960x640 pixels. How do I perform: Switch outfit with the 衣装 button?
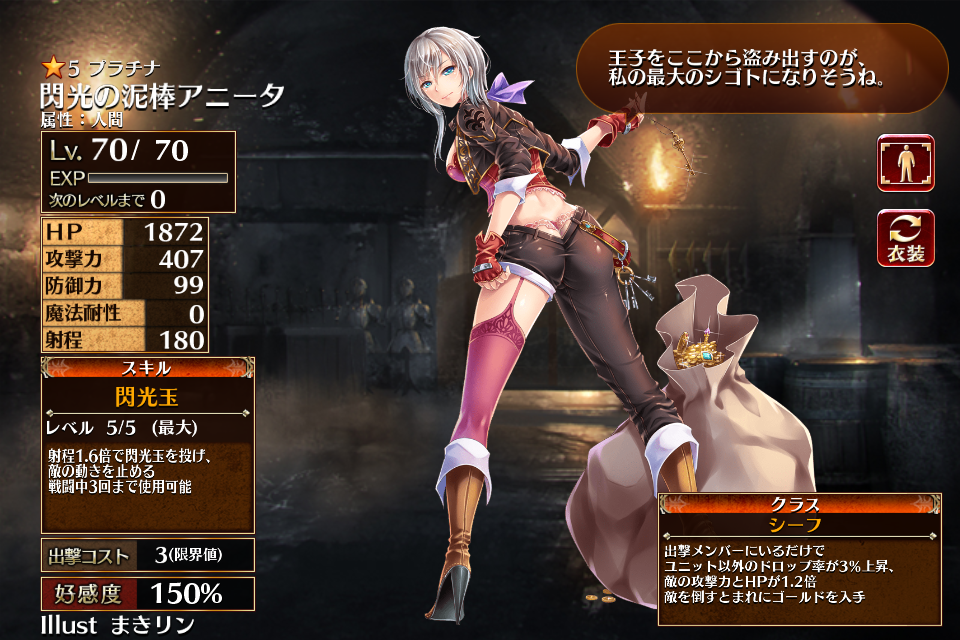pos(906,238)
